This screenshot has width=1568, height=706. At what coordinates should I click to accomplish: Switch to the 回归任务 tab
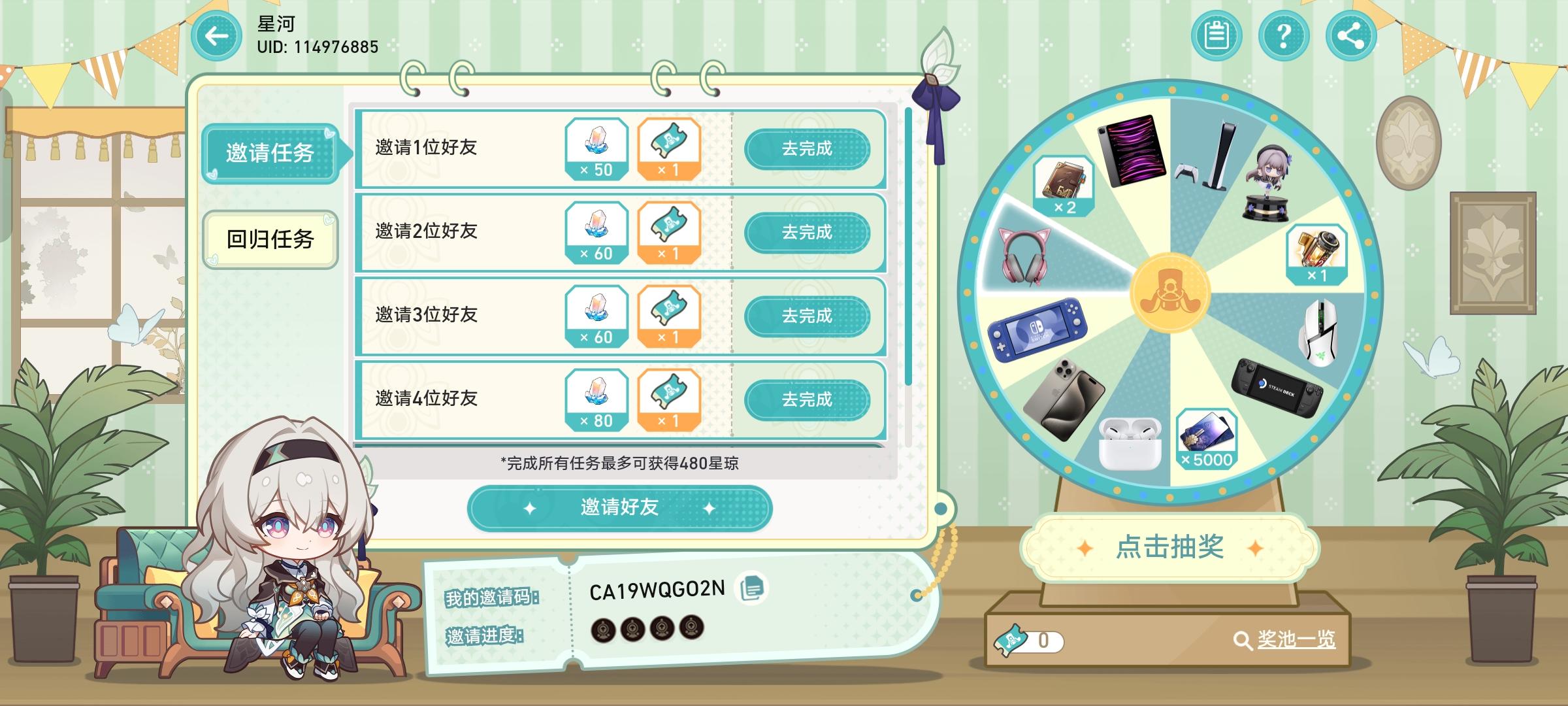(269, 240)
